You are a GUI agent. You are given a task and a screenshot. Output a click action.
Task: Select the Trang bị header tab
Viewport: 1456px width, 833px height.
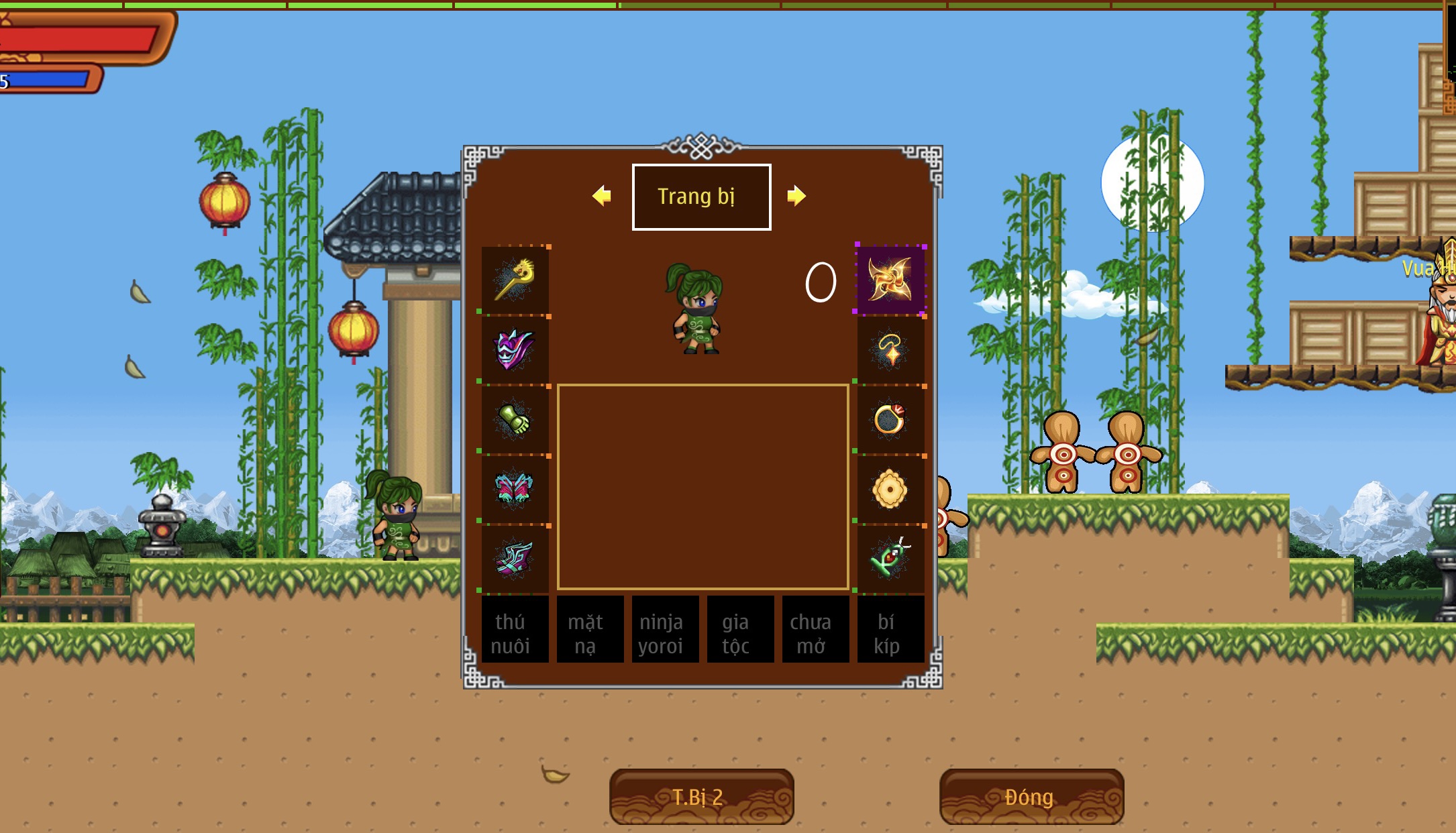tap(701, 197)
